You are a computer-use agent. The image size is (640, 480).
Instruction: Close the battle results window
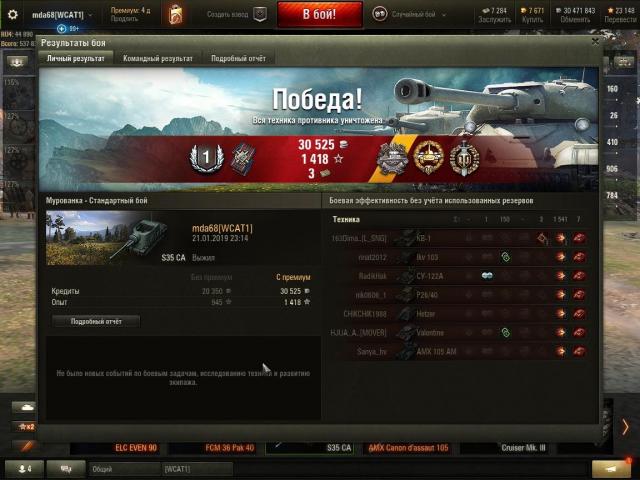[596, 43]
